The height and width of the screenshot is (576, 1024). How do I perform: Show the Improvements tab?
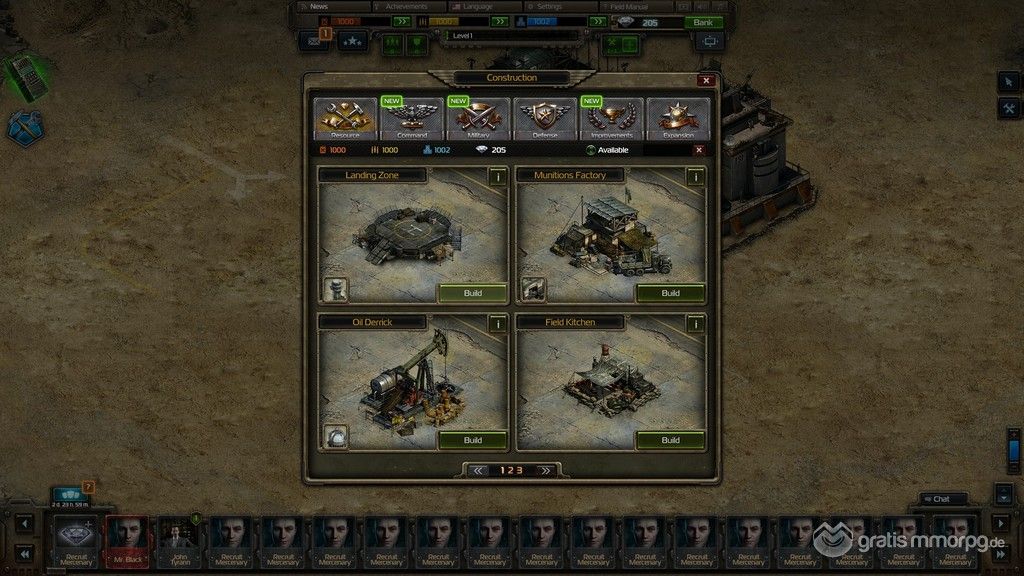pos(612,118)
